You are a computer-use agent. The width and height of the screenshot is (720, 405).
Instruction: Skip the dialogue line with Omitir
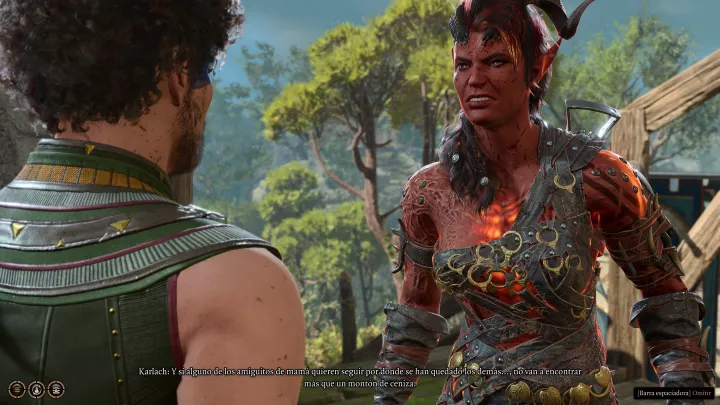[703, 392]
